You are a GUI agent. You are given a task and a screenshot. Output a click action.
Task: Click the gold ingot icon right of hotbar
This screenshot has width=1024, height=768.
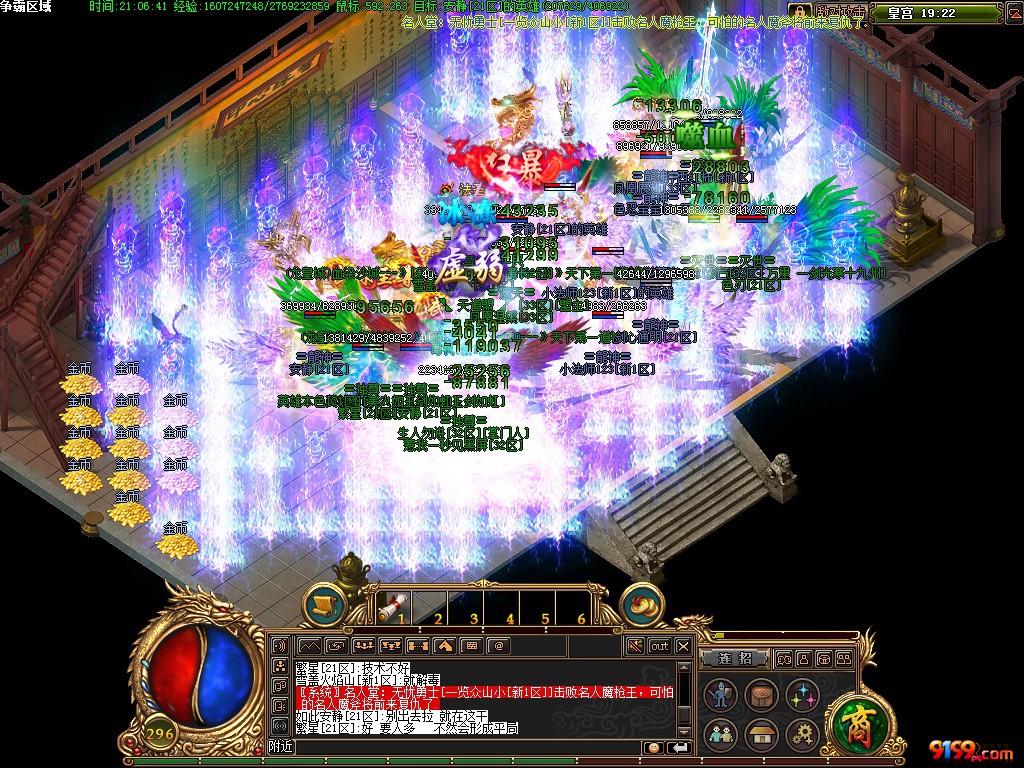tap(642, 603)
